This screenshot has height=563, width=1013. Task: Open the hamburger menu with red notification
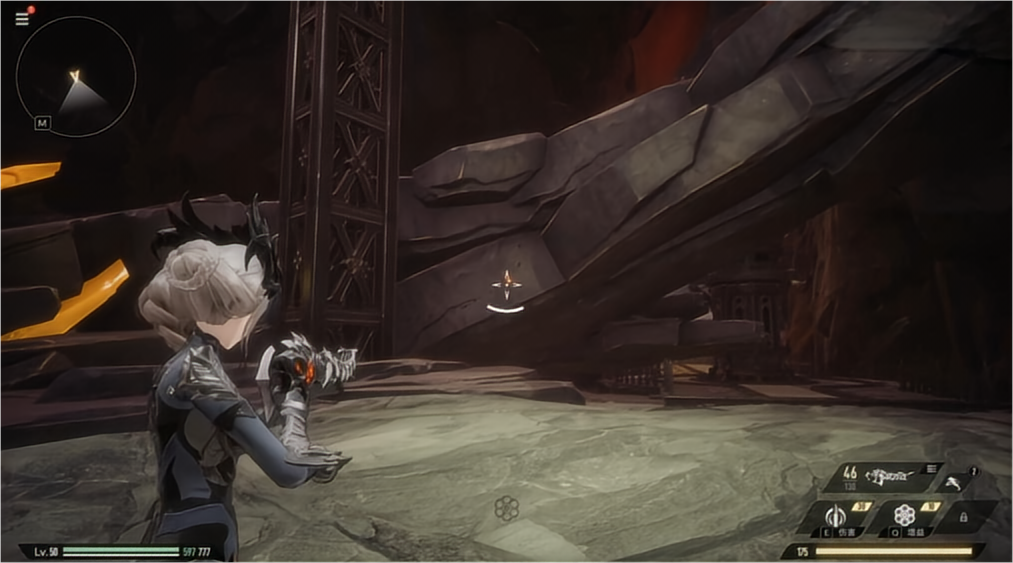(x=22, y=18)
